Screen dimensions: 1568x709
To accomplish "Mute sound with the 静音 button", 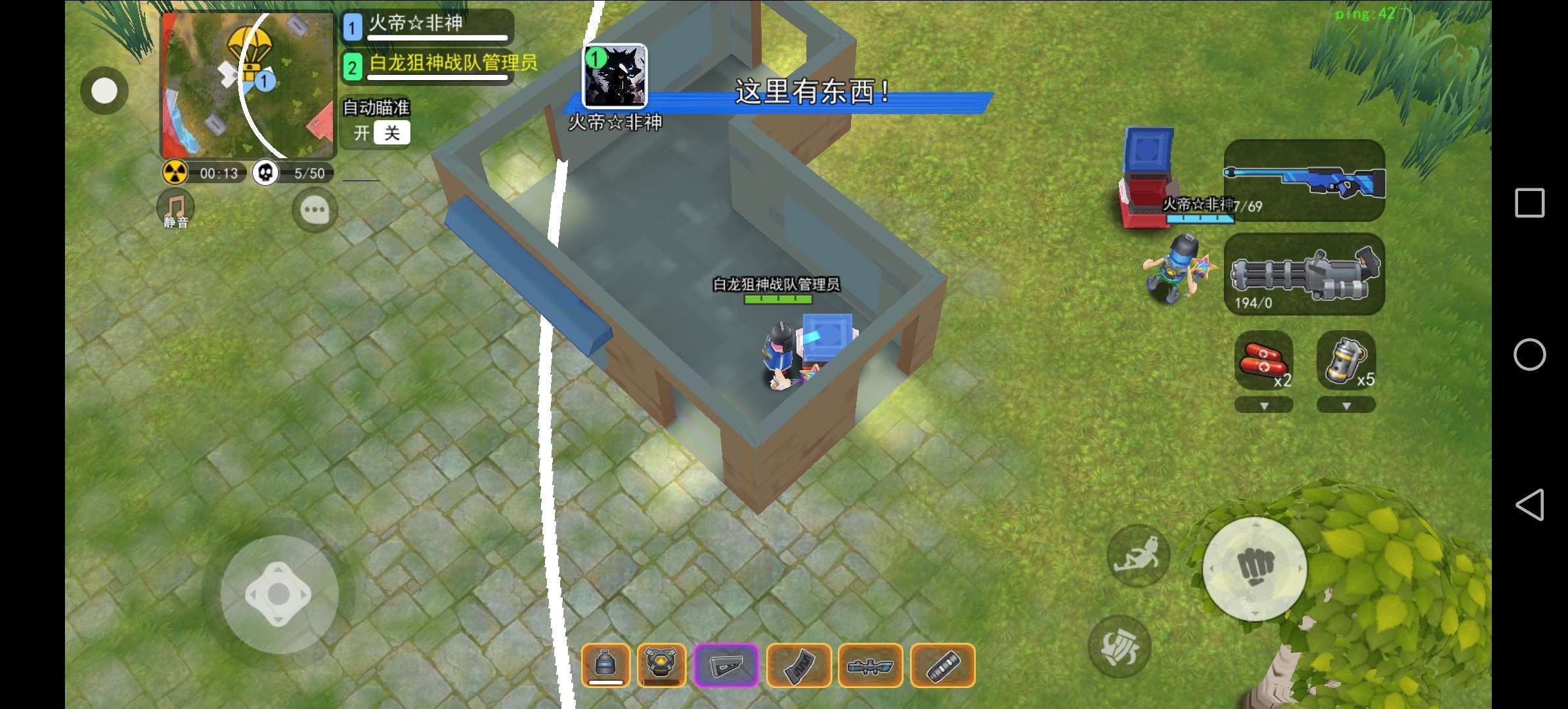I will pos(175,209).
